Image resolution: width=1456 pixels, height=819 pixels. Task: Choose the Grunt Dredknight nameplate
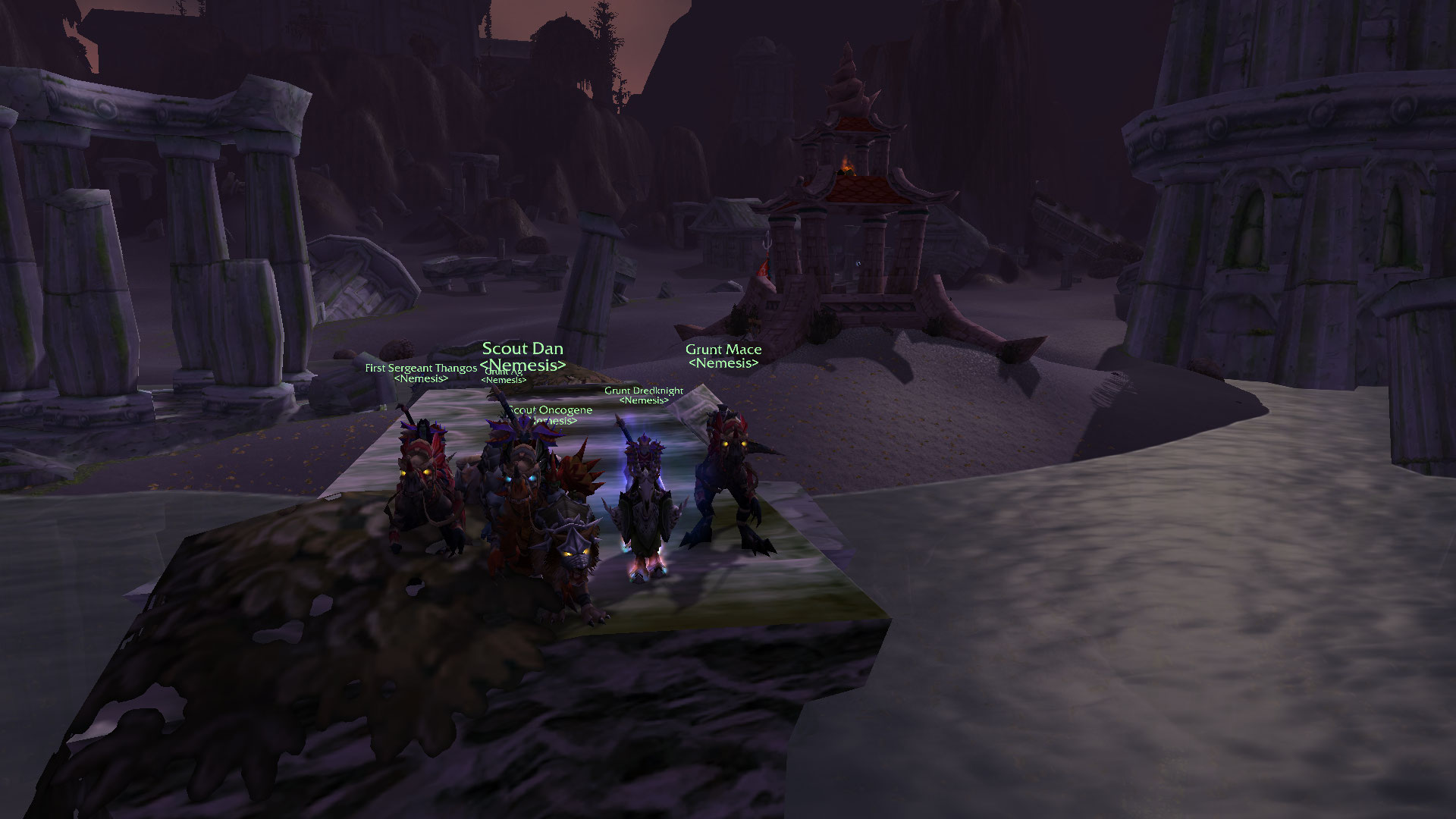pyautogui.click(x=644, y=391)
